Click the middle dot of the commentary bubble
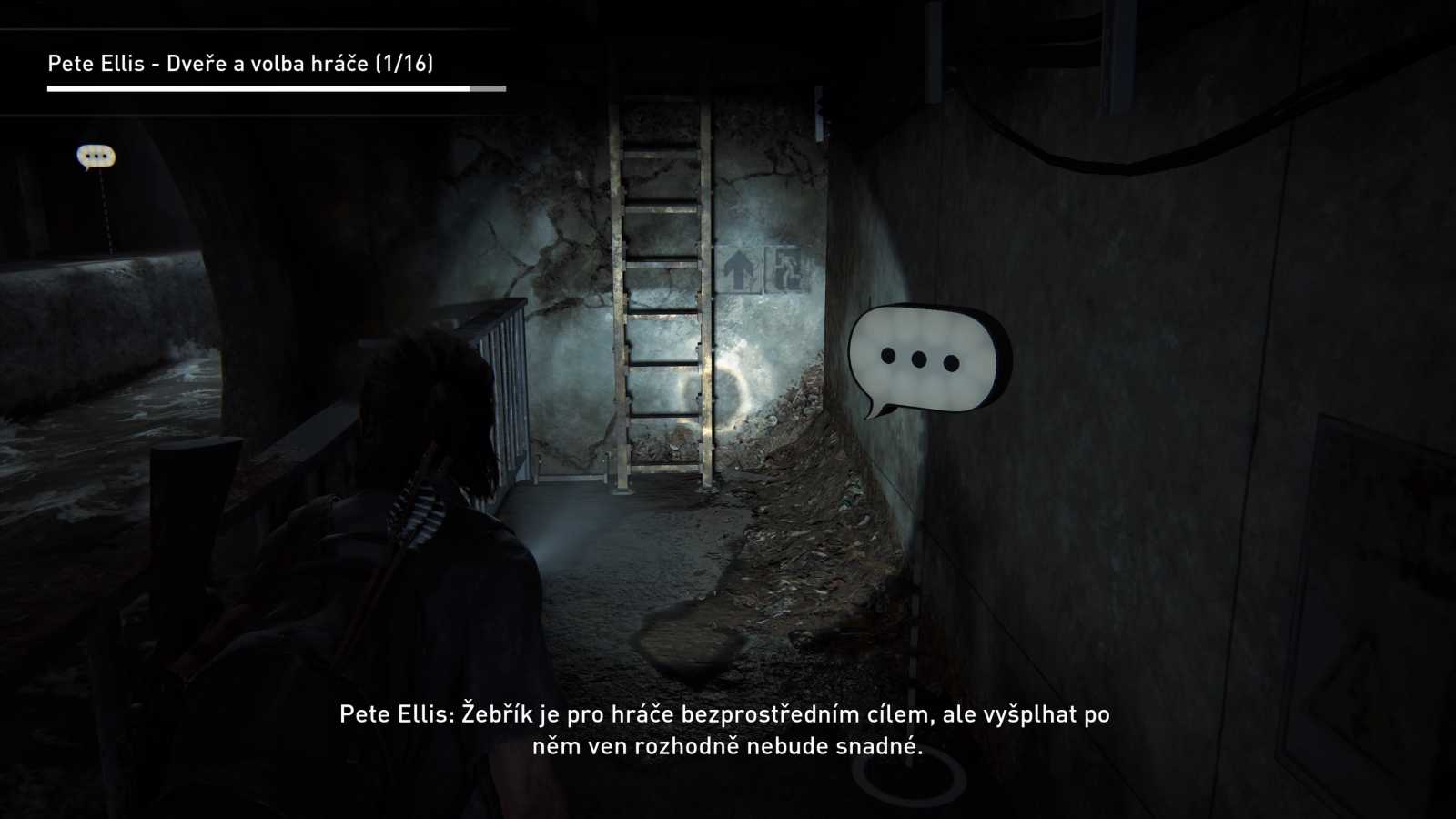The width and height of the screenshot is (1456, 819). point(917,359)
